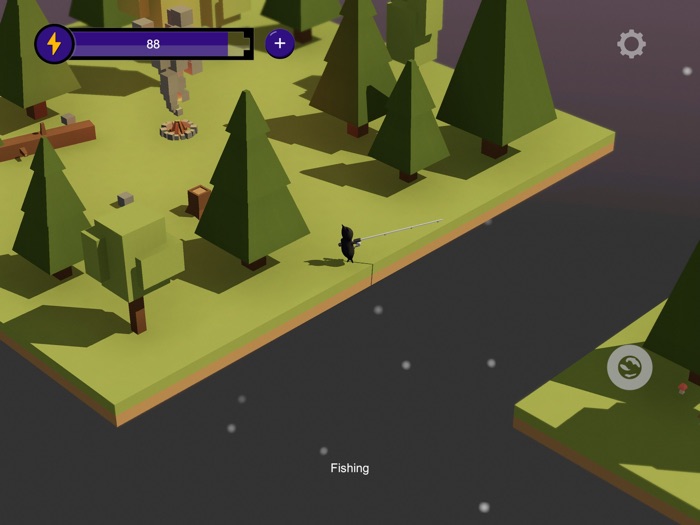Tap the lightning bolt energy icon
Viewport: 700px width, 525px height.
54,44
